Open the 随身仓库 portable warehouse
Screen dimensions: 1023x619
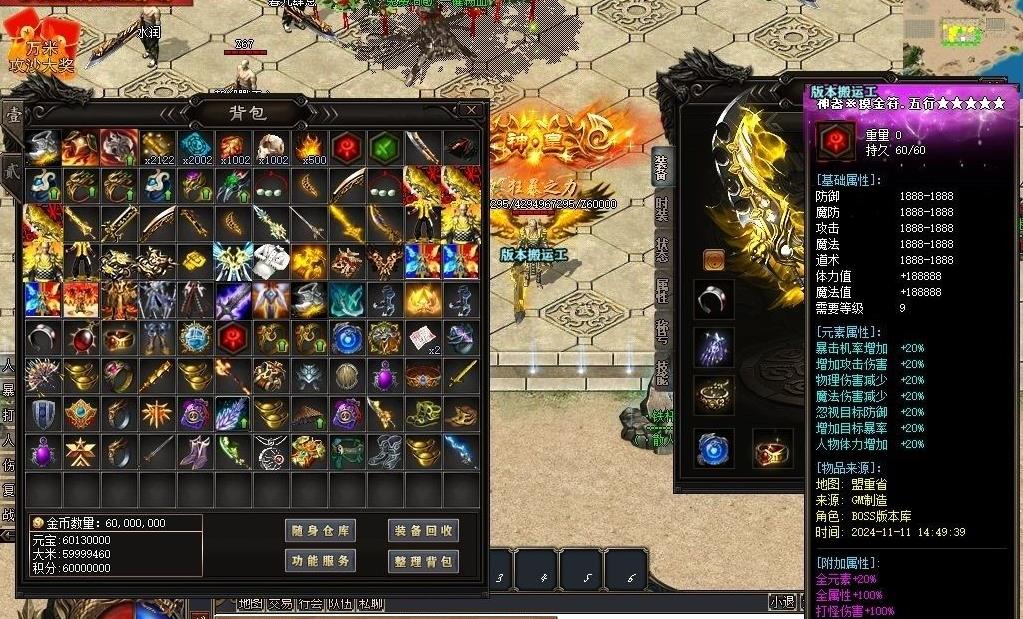point(320,531)
